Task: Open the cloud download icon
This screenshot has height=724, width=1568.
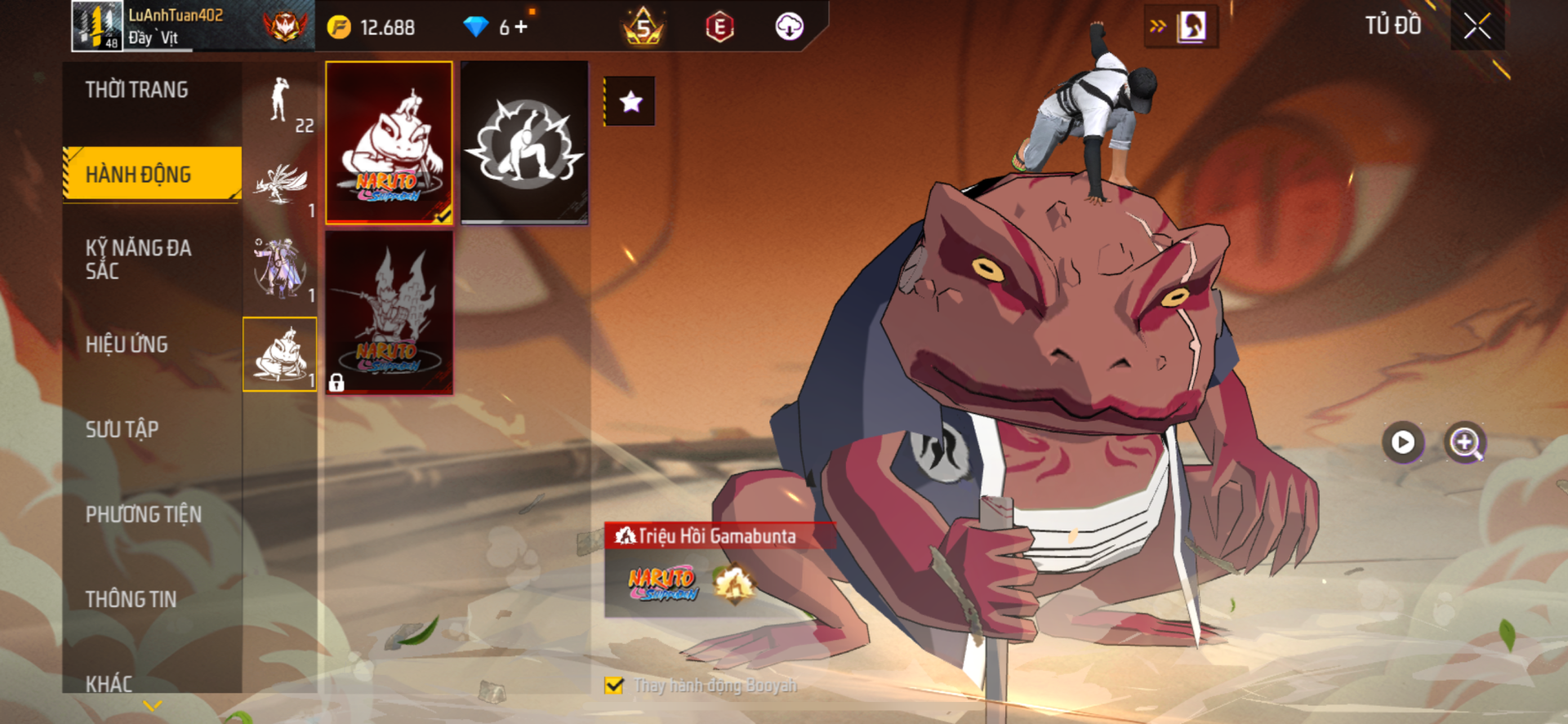Action: [x=789, y=27]
